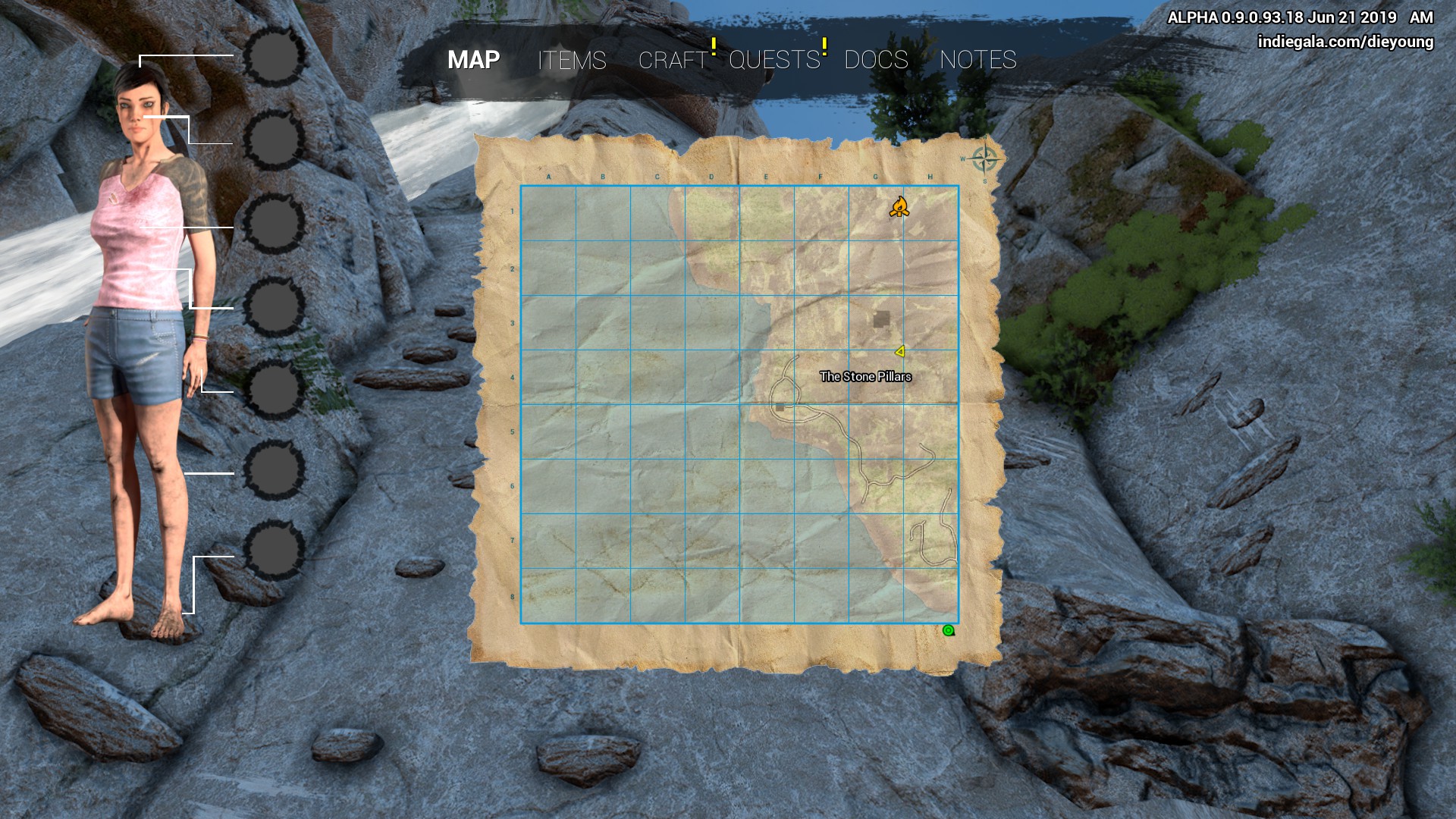This screenshot has height=819, width=1456.
Task: Select the campfire marker on the map
Action: tap(899, 206)
